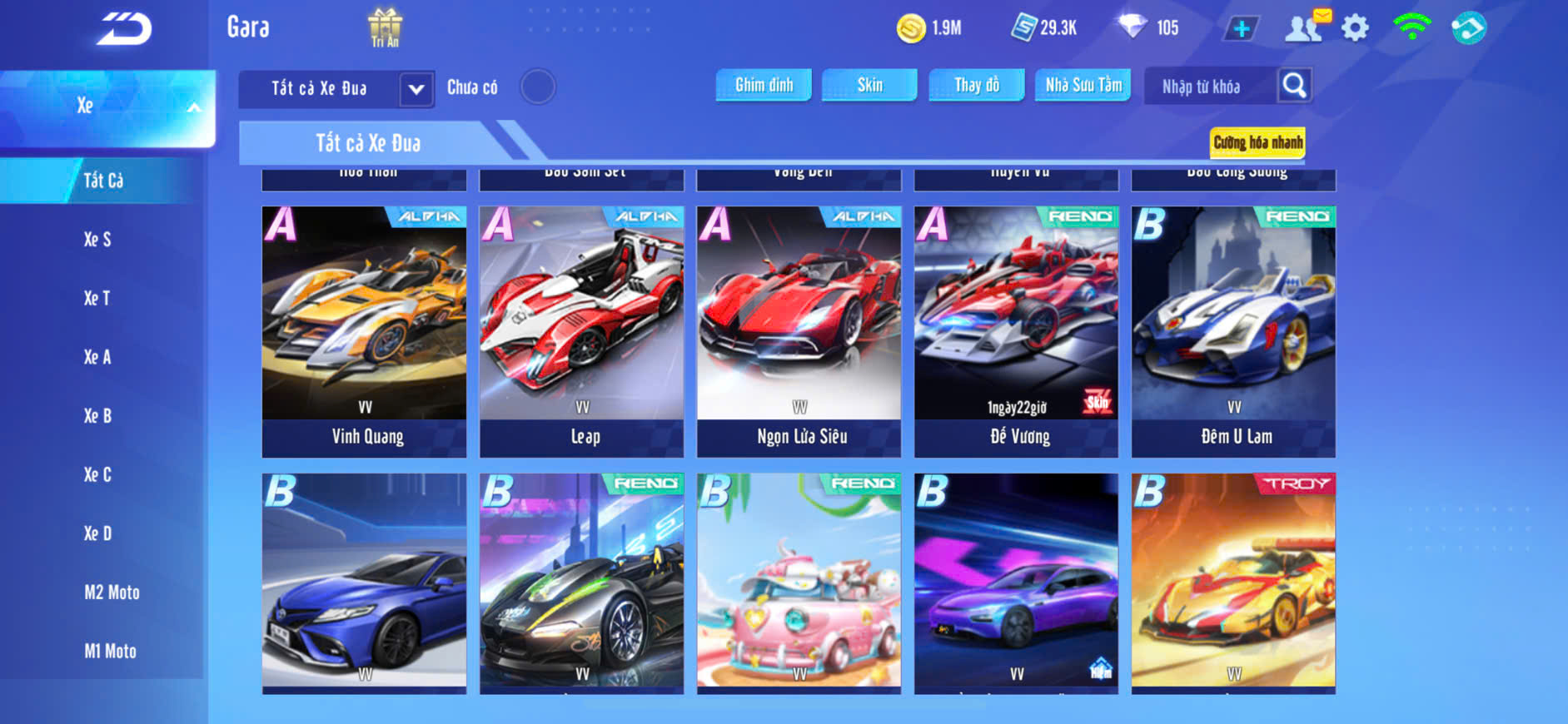Image resolution: width=1568 pixels, height=724 pixels.
Task: Pick the Ngọn Lửa Siêu car card
Action: click(x=799, y=331)
